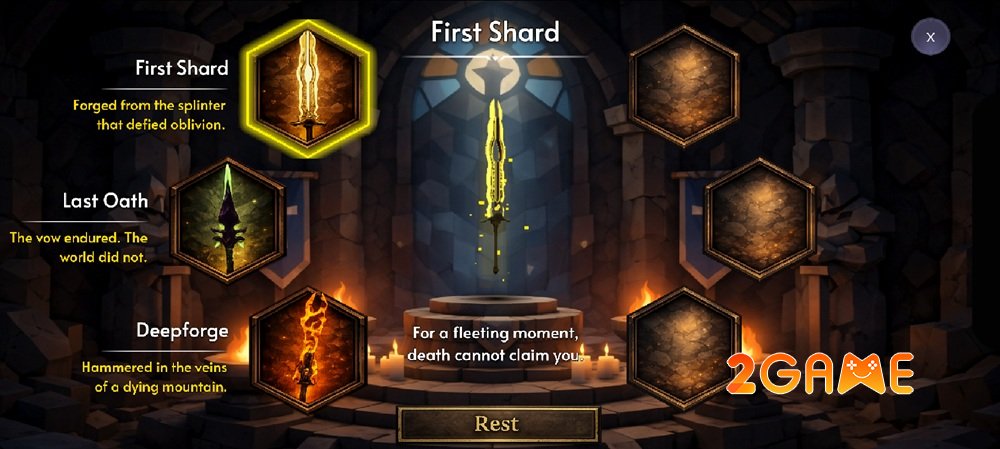Pick the Deepforge flaming sword hexagon
This screenshot has height=449, width=1000.
pos(308,343)
